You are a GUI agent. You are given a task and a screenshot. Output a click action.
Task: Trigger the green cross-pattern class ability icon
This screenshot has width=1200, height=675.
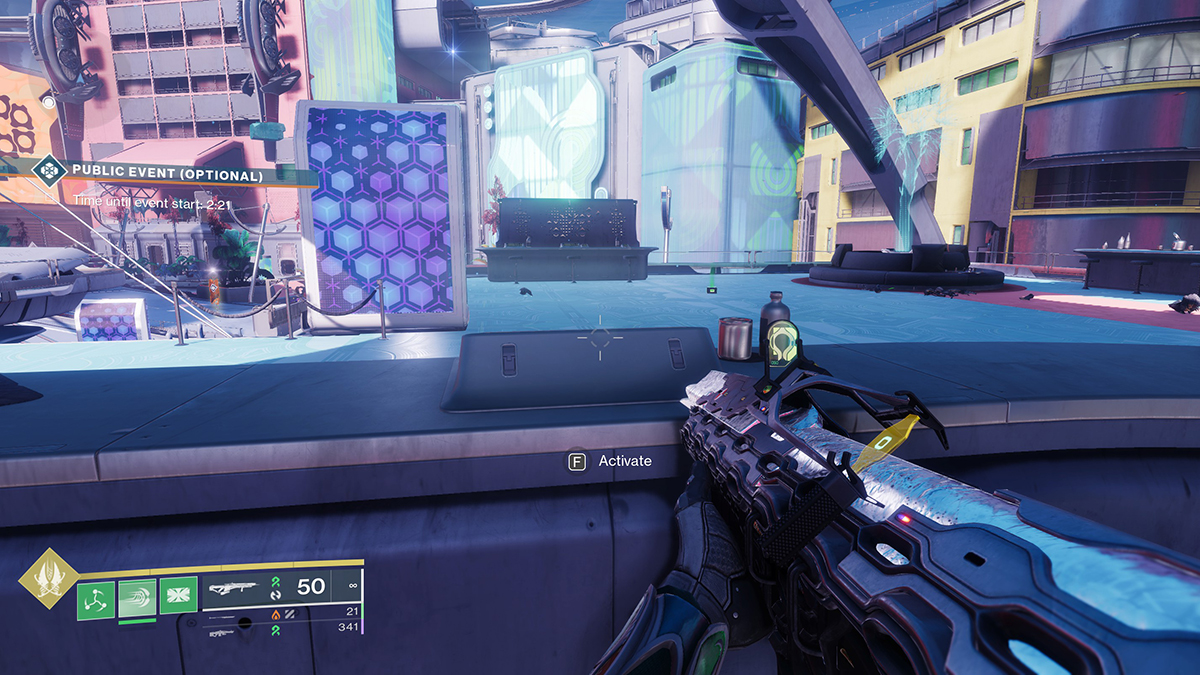(x=178, y=597)
